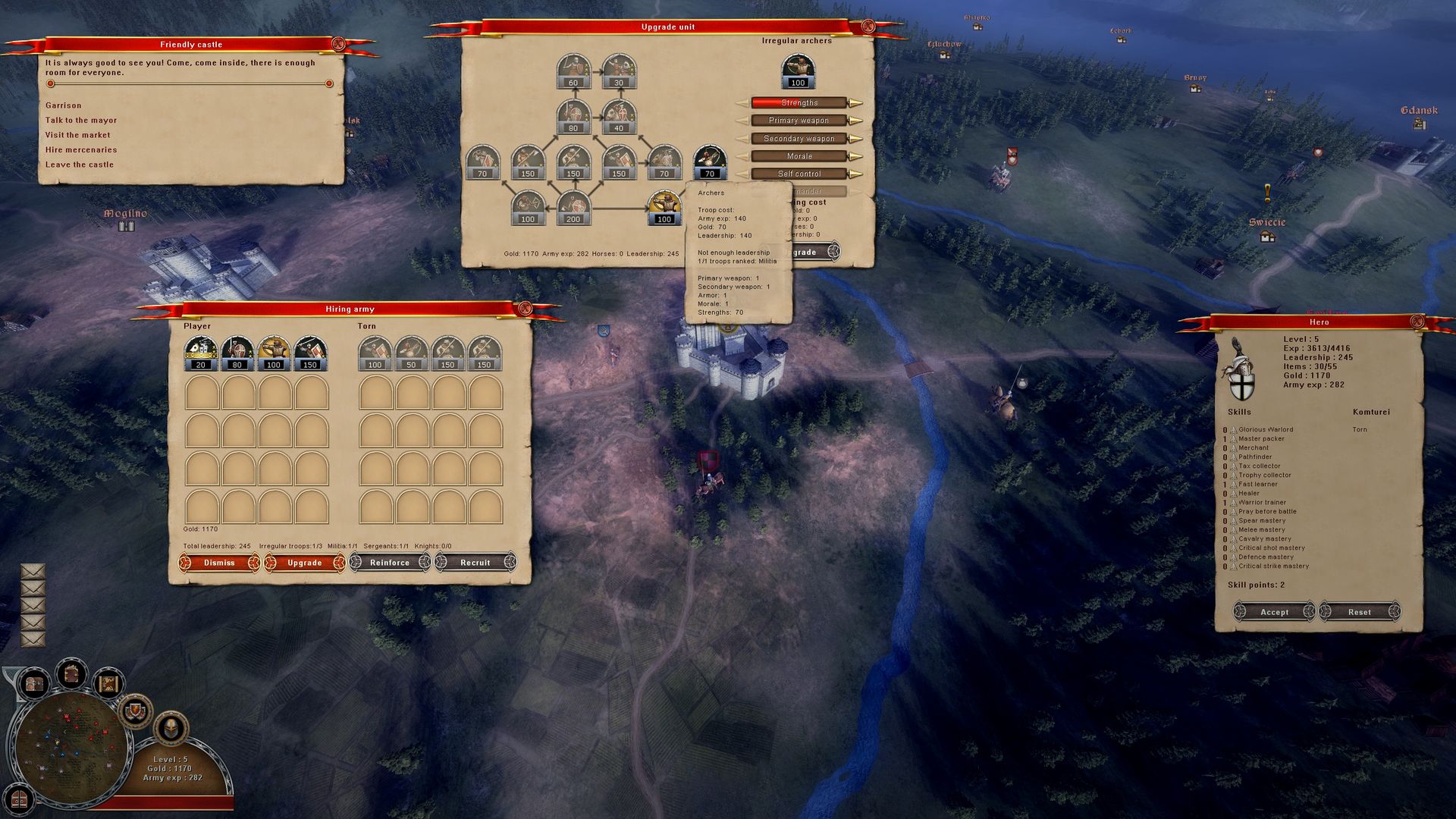Click the right arrow beside Primary weapon

pyautogui.click(x=857, y=120)
